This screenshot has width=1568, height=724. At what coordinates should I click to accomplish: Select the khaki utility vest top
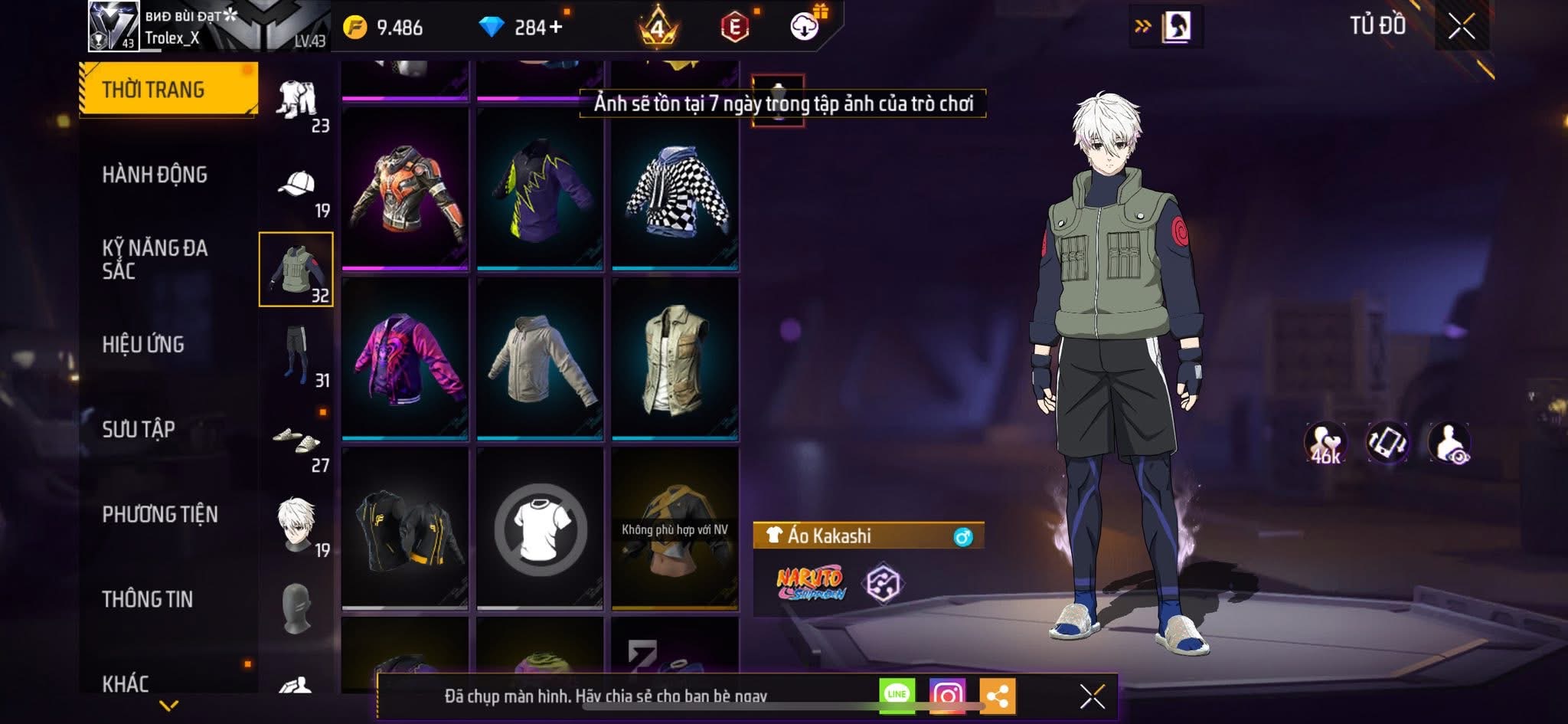675,359
